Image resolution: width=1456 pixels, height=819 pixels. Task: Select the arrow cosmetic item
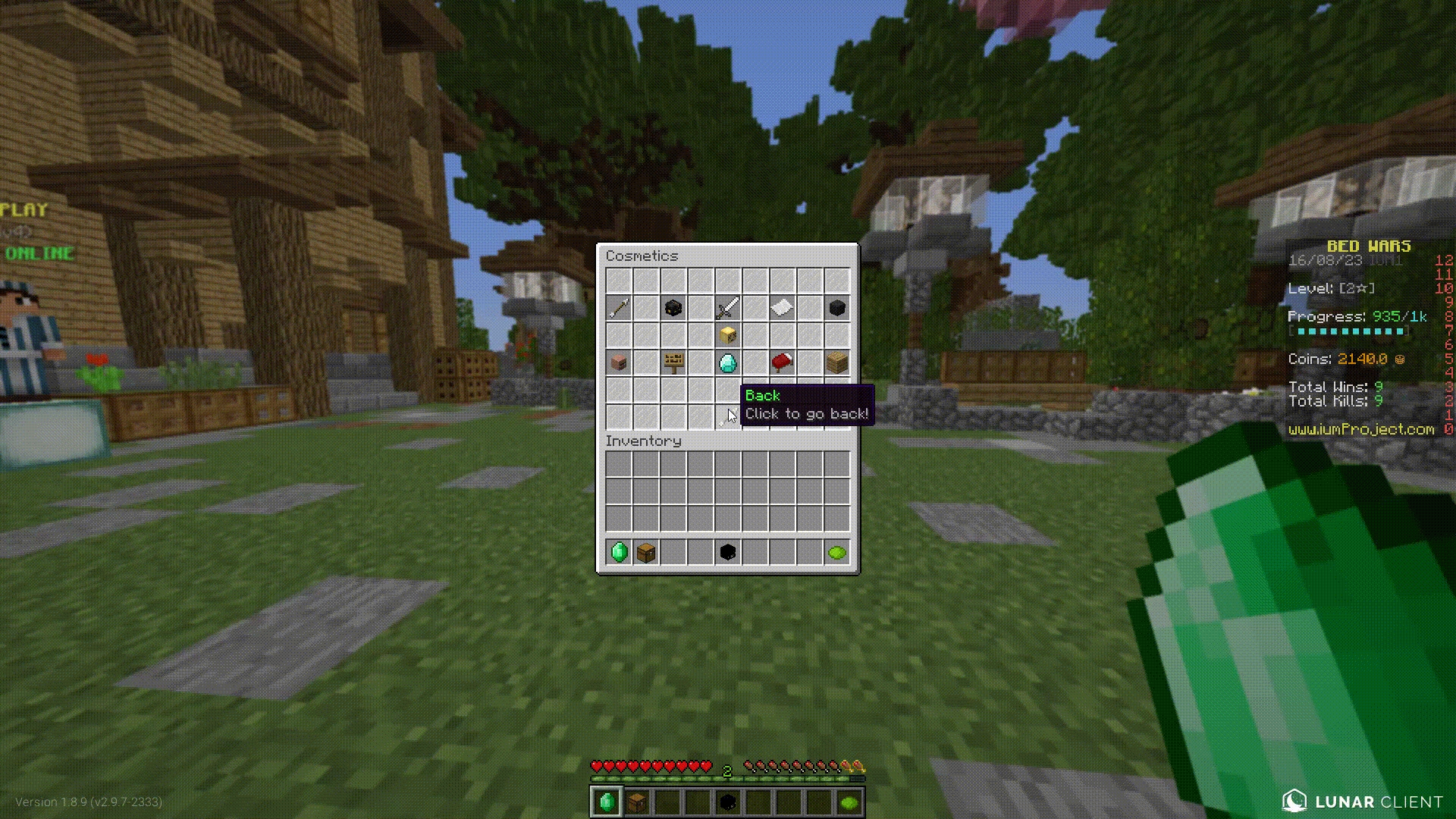(619, 308)
